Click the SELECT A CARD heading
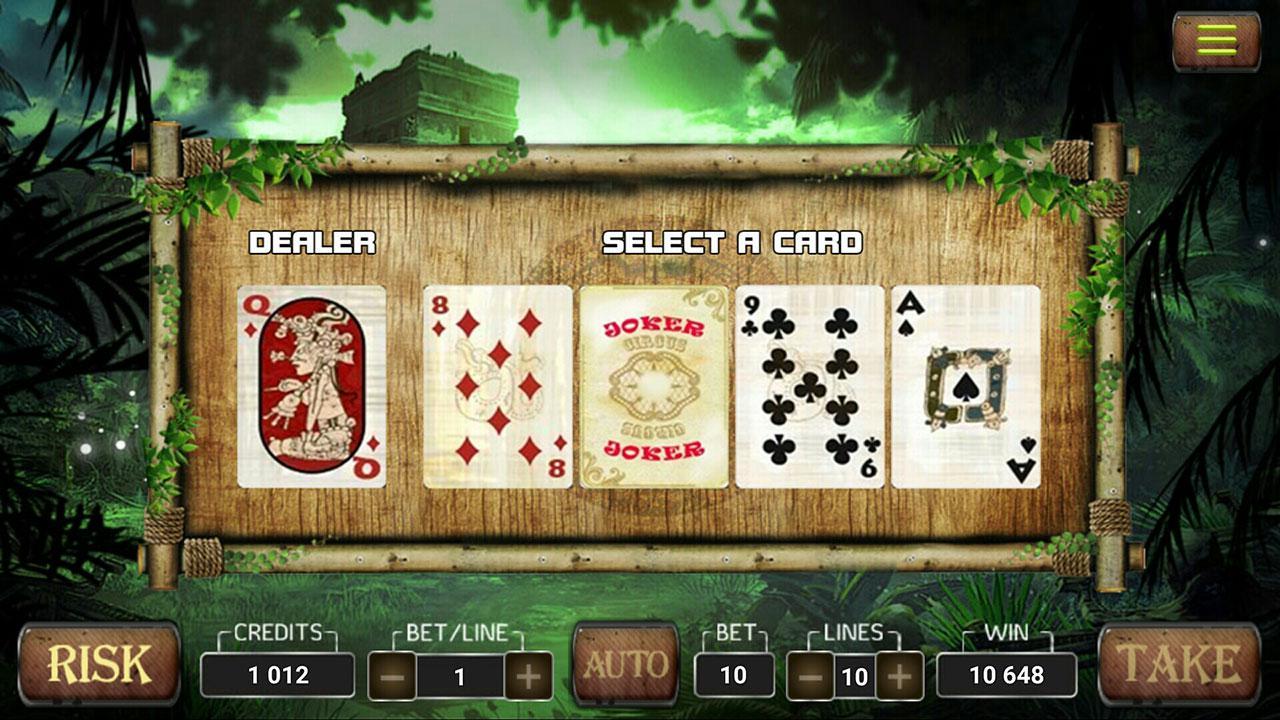The height and width of the screenshot is (720, 1280). (733, 240)
